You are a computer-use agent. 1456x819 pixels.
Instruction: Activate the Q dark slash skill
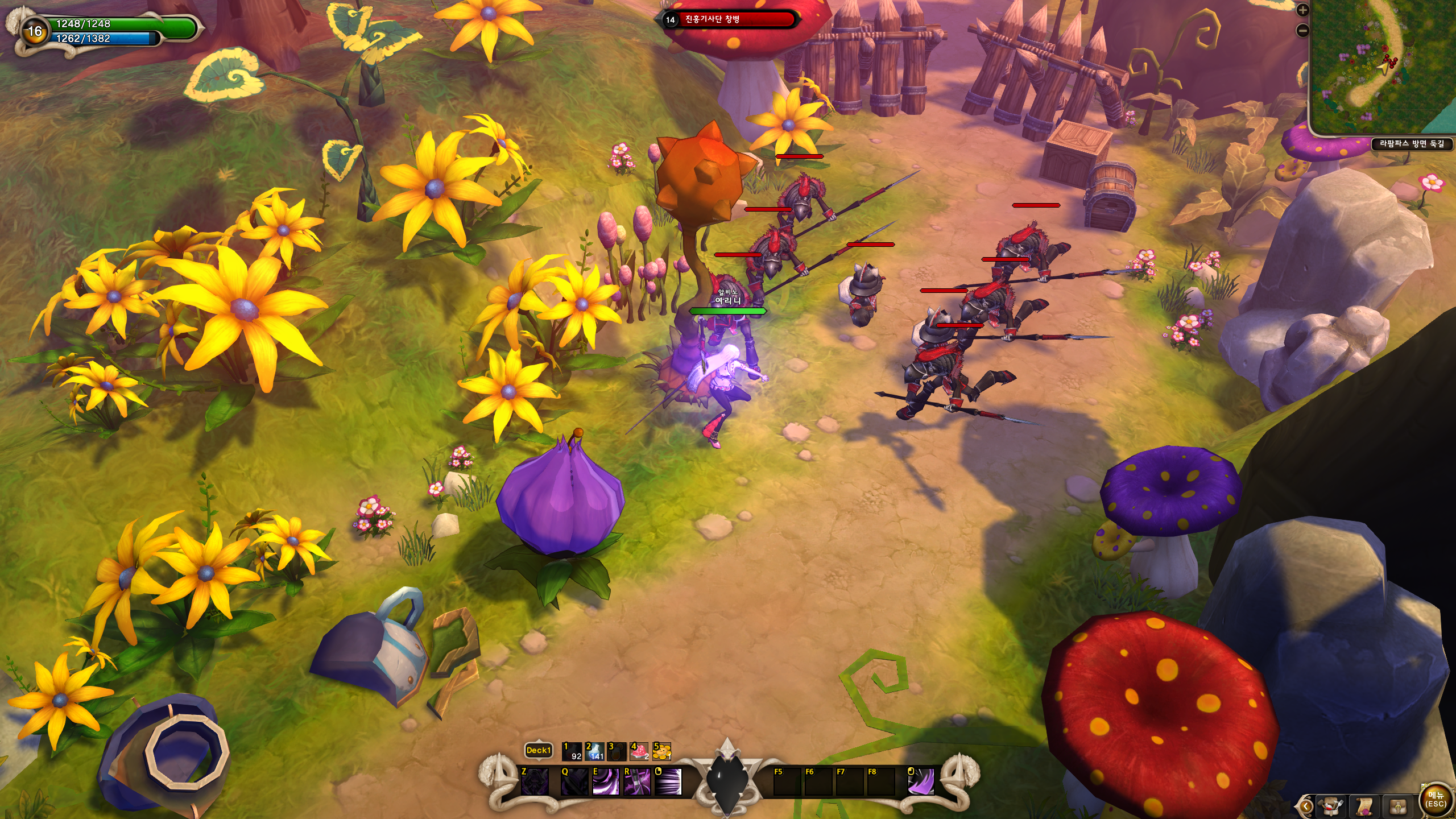point(574,781)
